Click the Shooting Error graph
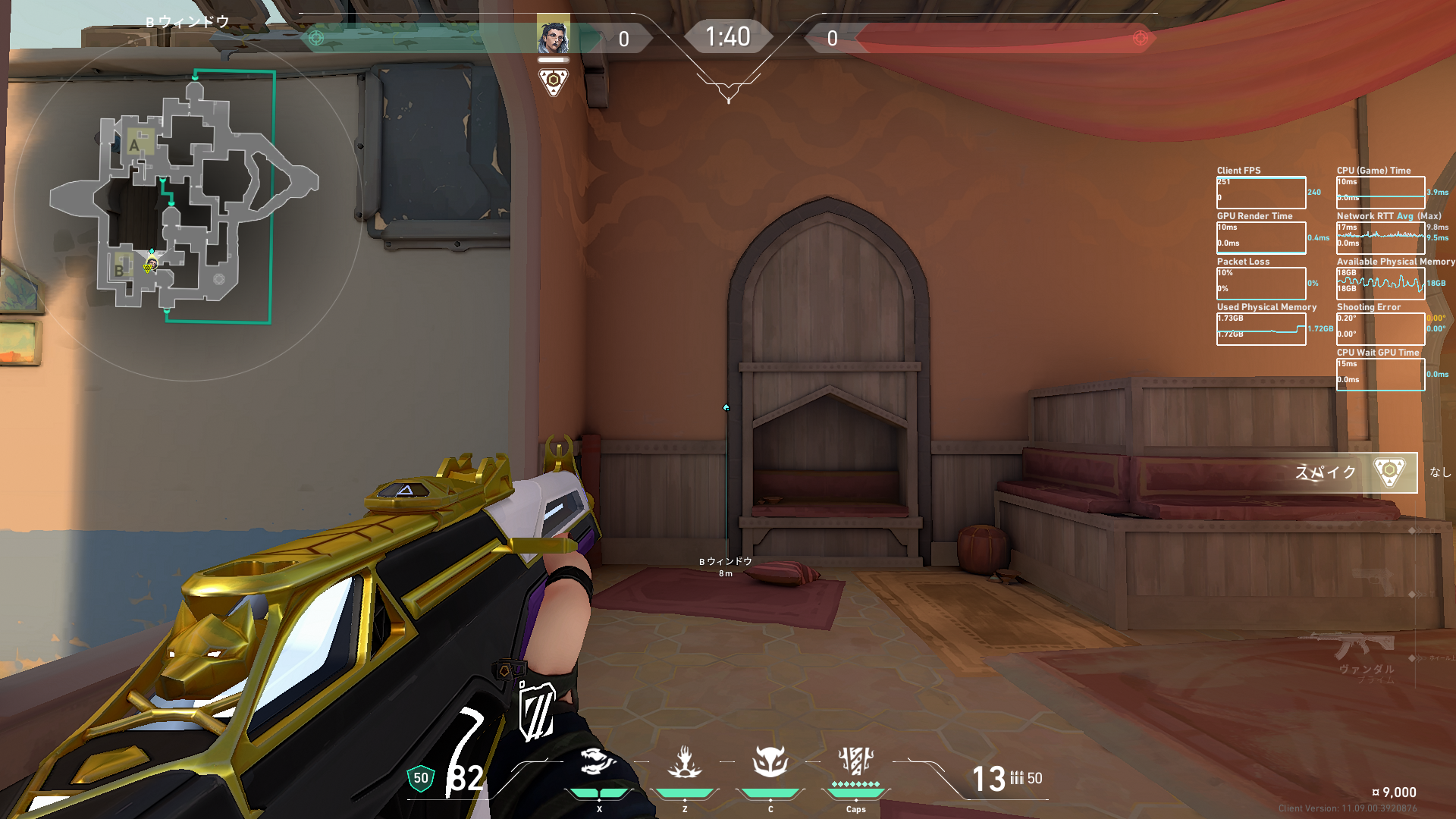 [1380, 329]
